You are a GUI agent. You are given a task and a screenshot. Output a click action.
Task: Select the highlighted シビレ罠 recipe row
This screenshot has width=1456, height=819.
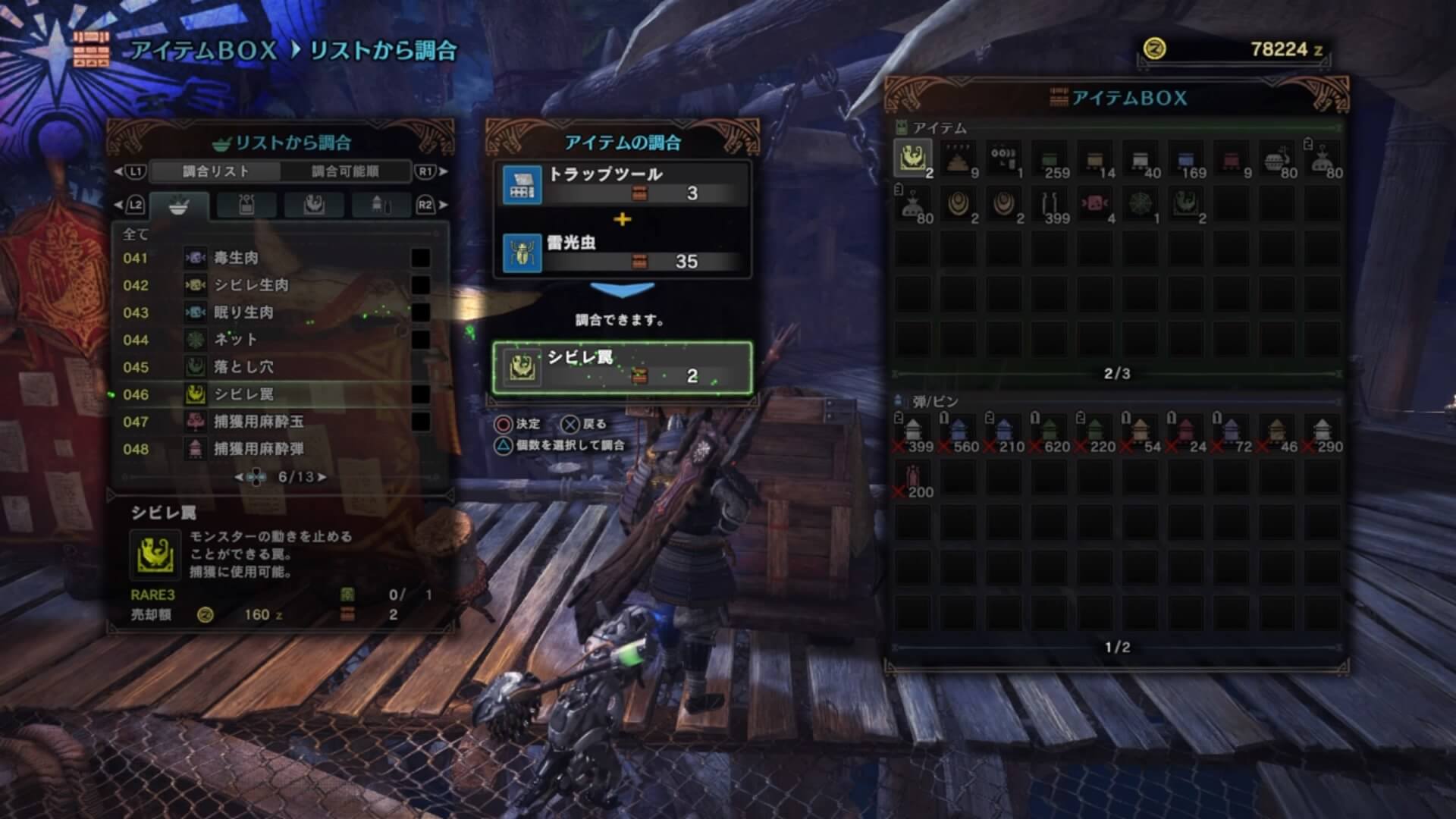[273, 394]
